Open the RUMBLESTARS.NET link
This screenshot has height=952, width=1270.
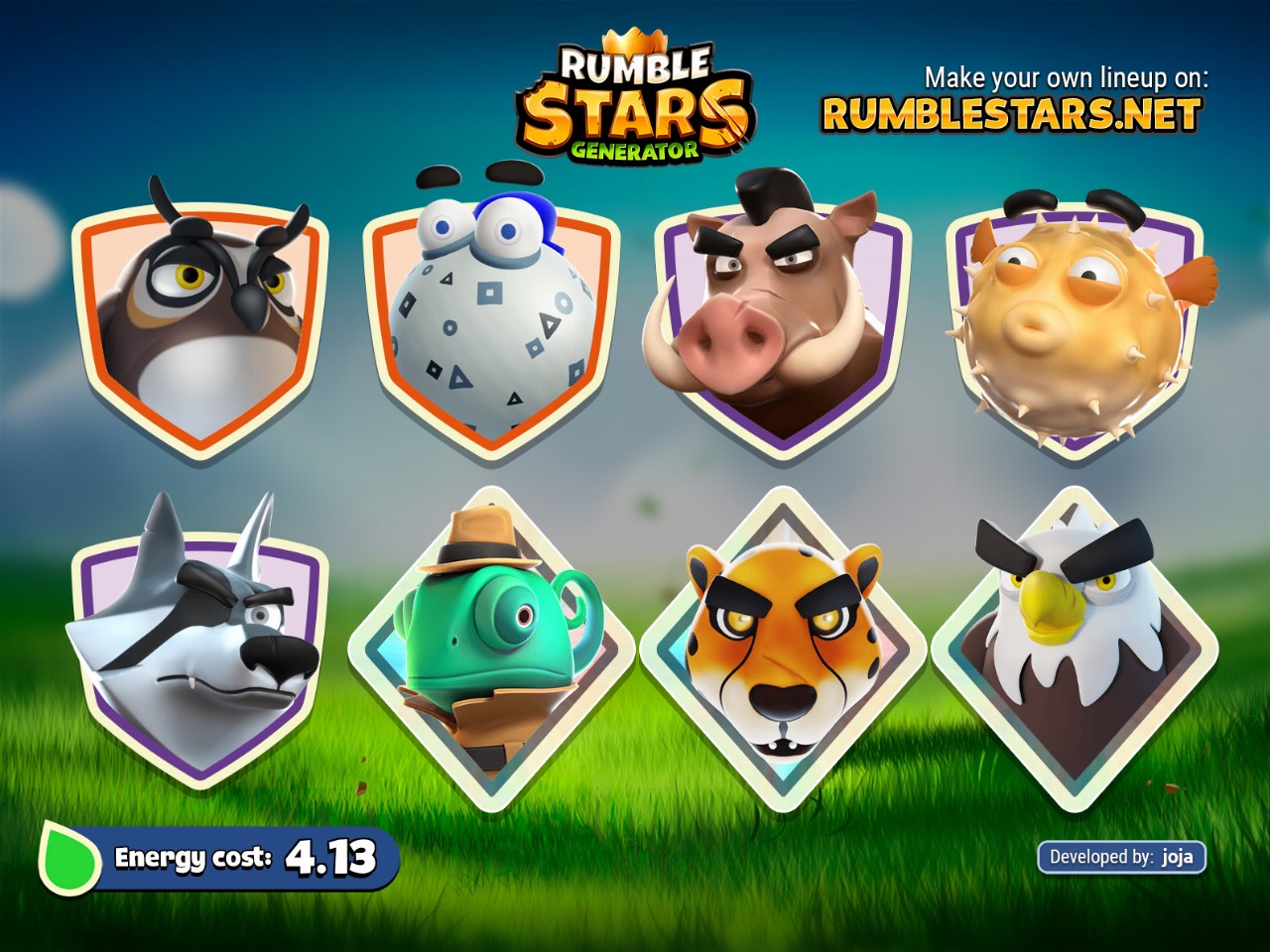coord(1011,115)
